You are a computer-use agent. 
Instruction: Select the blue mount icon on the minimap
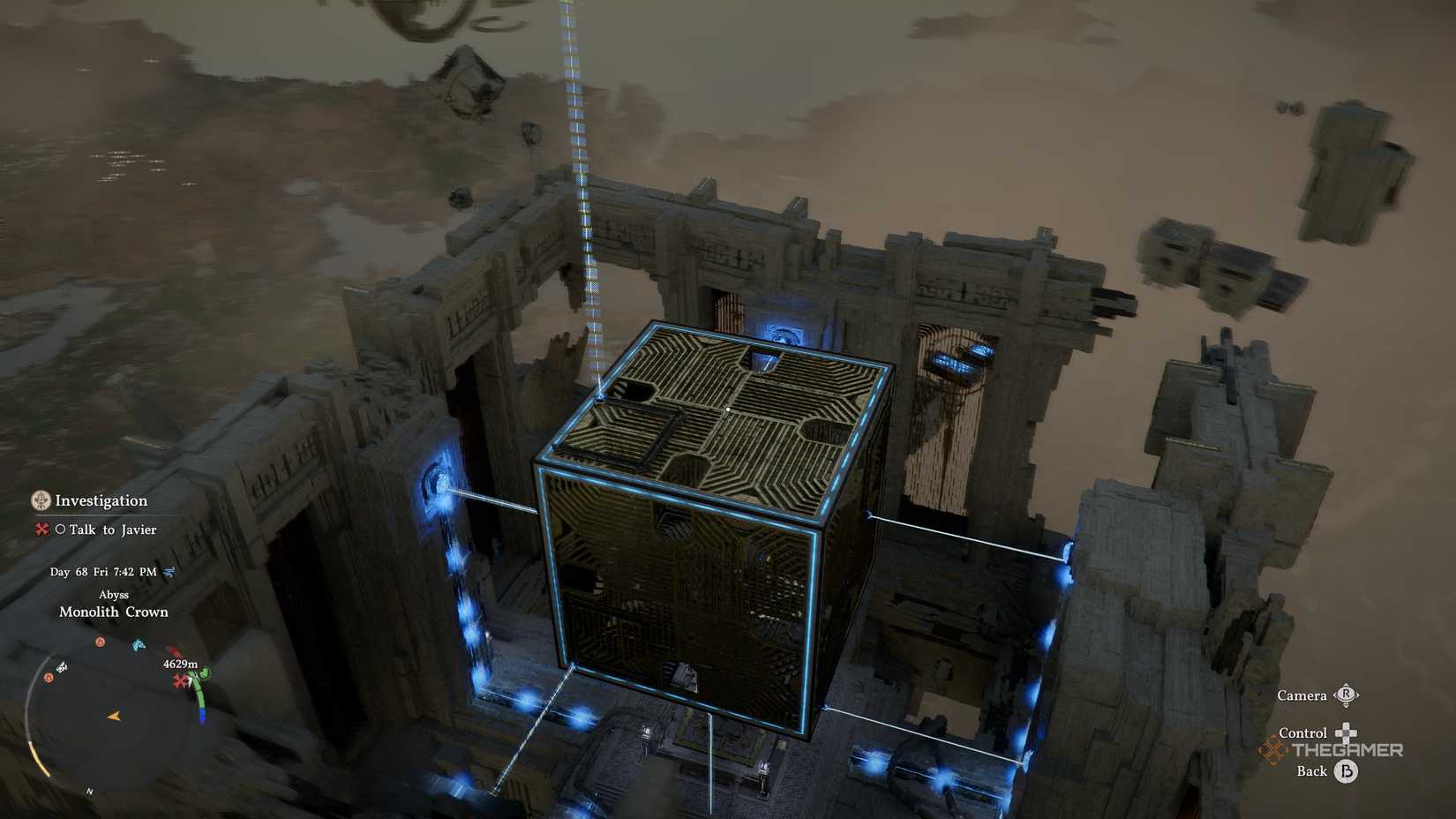click(139, 644)
